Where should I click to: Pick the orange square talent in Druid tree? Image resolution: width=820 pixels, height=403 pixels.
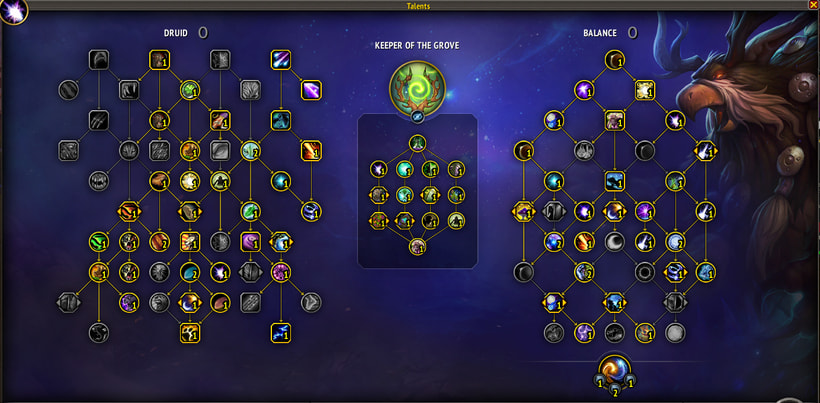(311, 151)
